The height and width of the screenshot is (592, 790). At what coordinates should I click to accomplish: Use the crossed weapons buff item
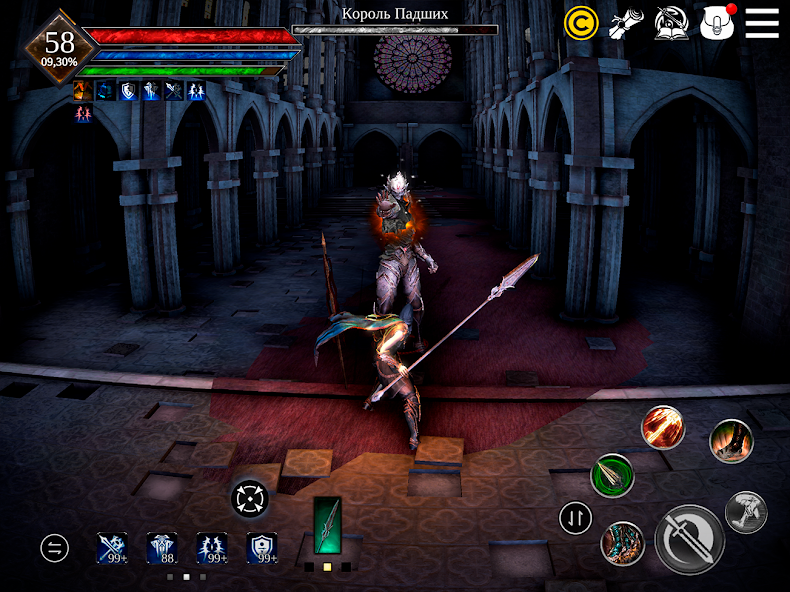click(x=112, y=547)
